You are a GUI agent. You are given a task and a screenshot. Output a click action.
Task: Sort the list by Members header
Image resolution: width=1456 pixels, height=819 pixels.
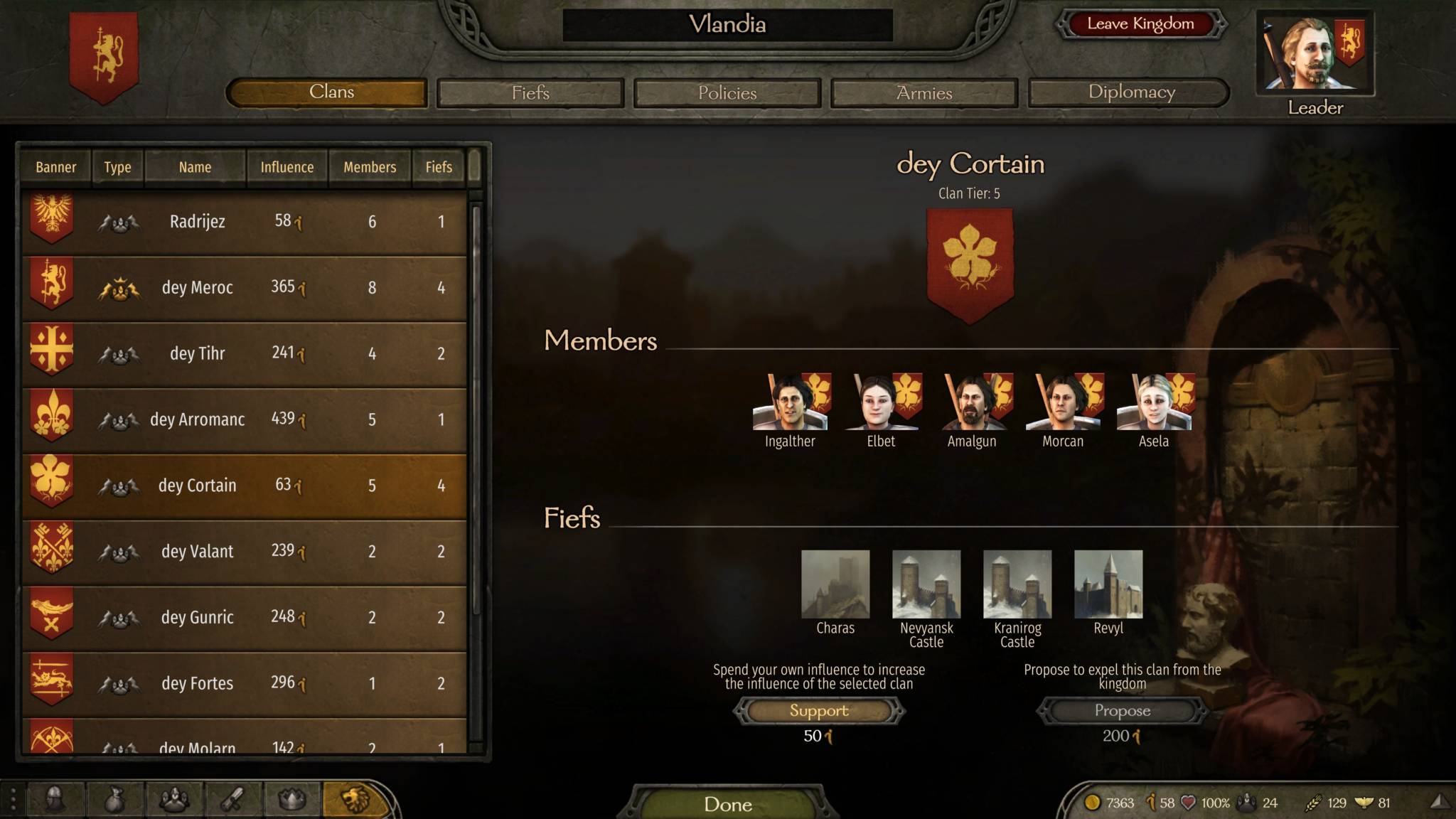[x=370, y=168]
